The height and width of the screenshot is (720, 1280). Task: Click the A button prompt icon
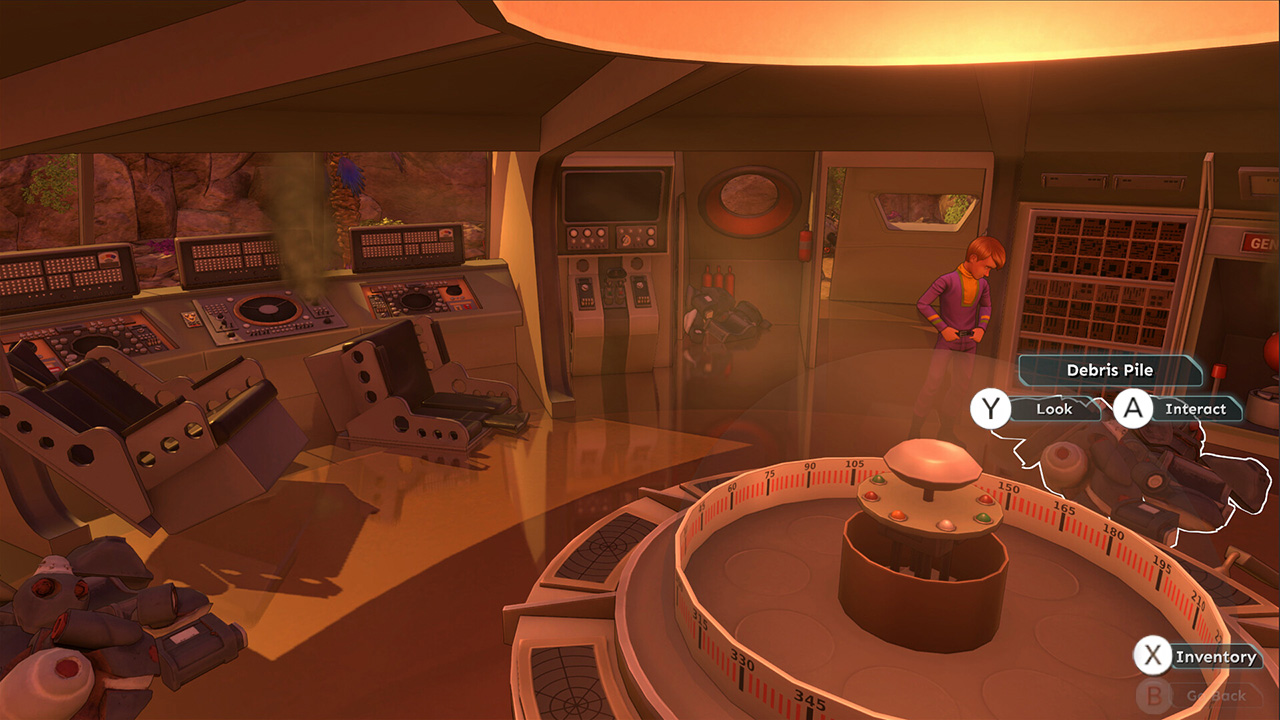coord(1135,408)
